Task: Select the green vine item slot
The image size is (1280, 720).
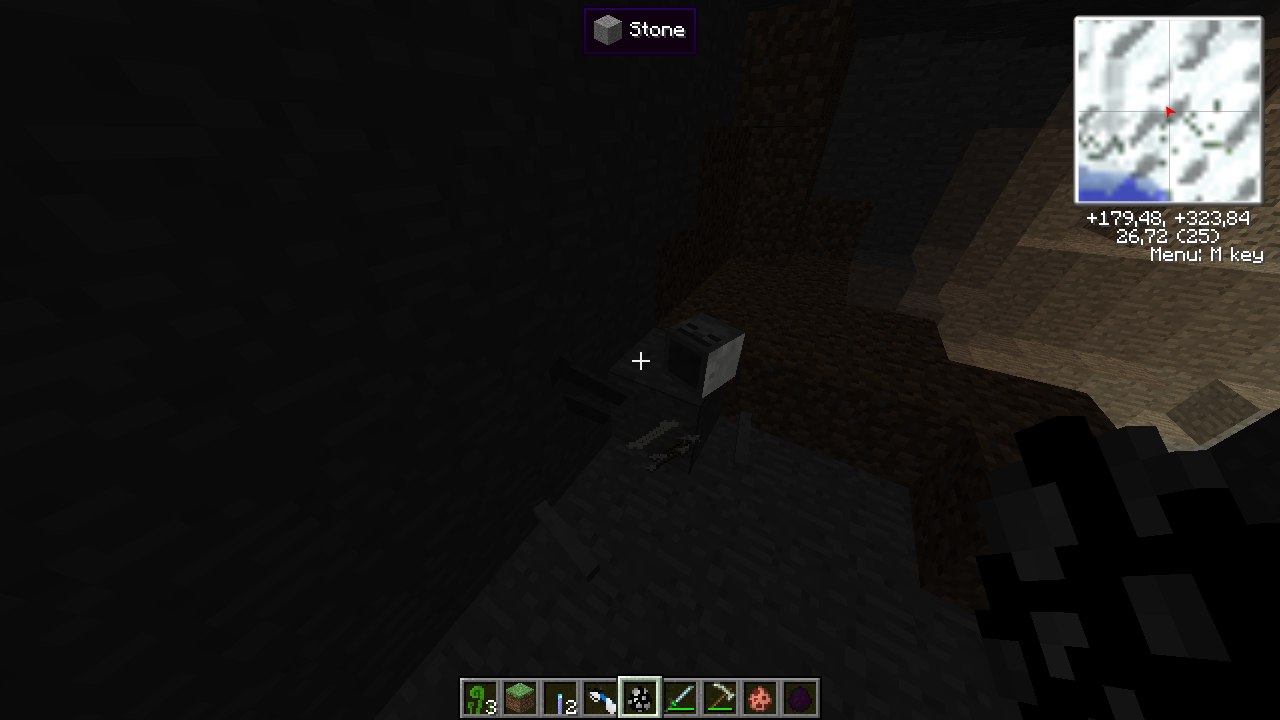Action: [x=480, y=698]
